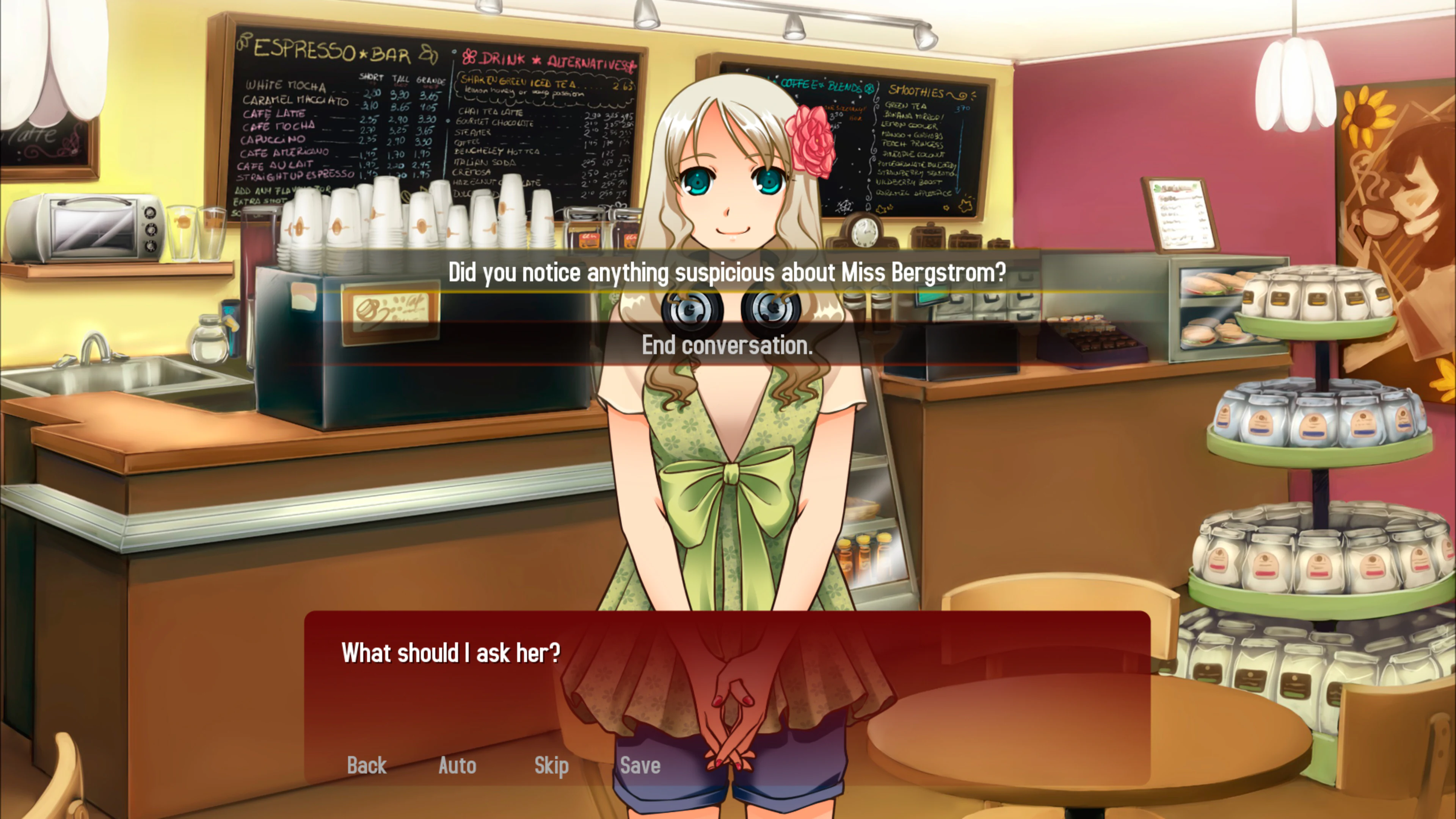Open the Save screen
This screenshot has height=819, width=1456.
click(639, 765)
